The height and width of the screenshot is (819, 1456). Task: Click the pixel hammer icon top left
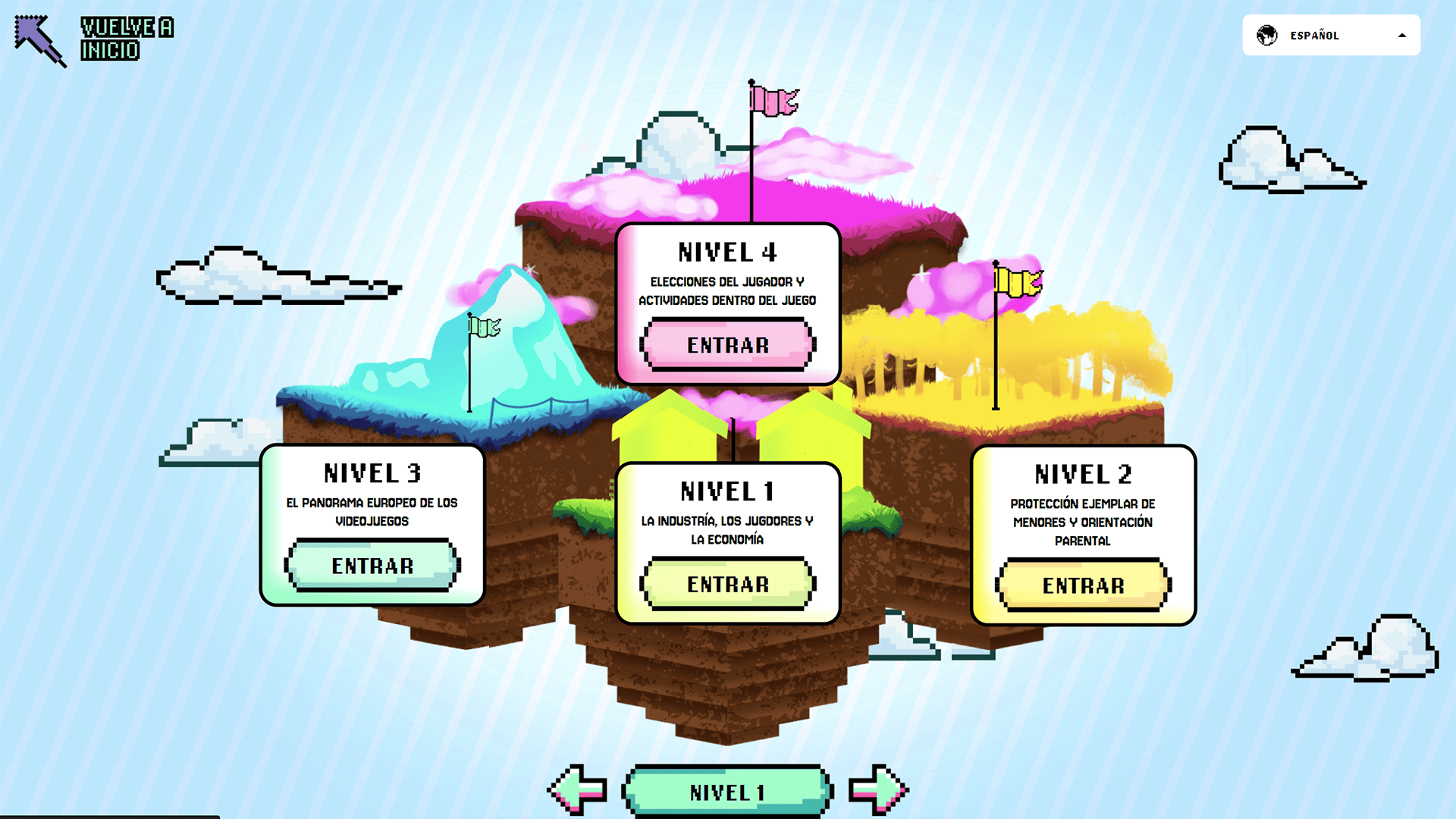pos(38,38)
